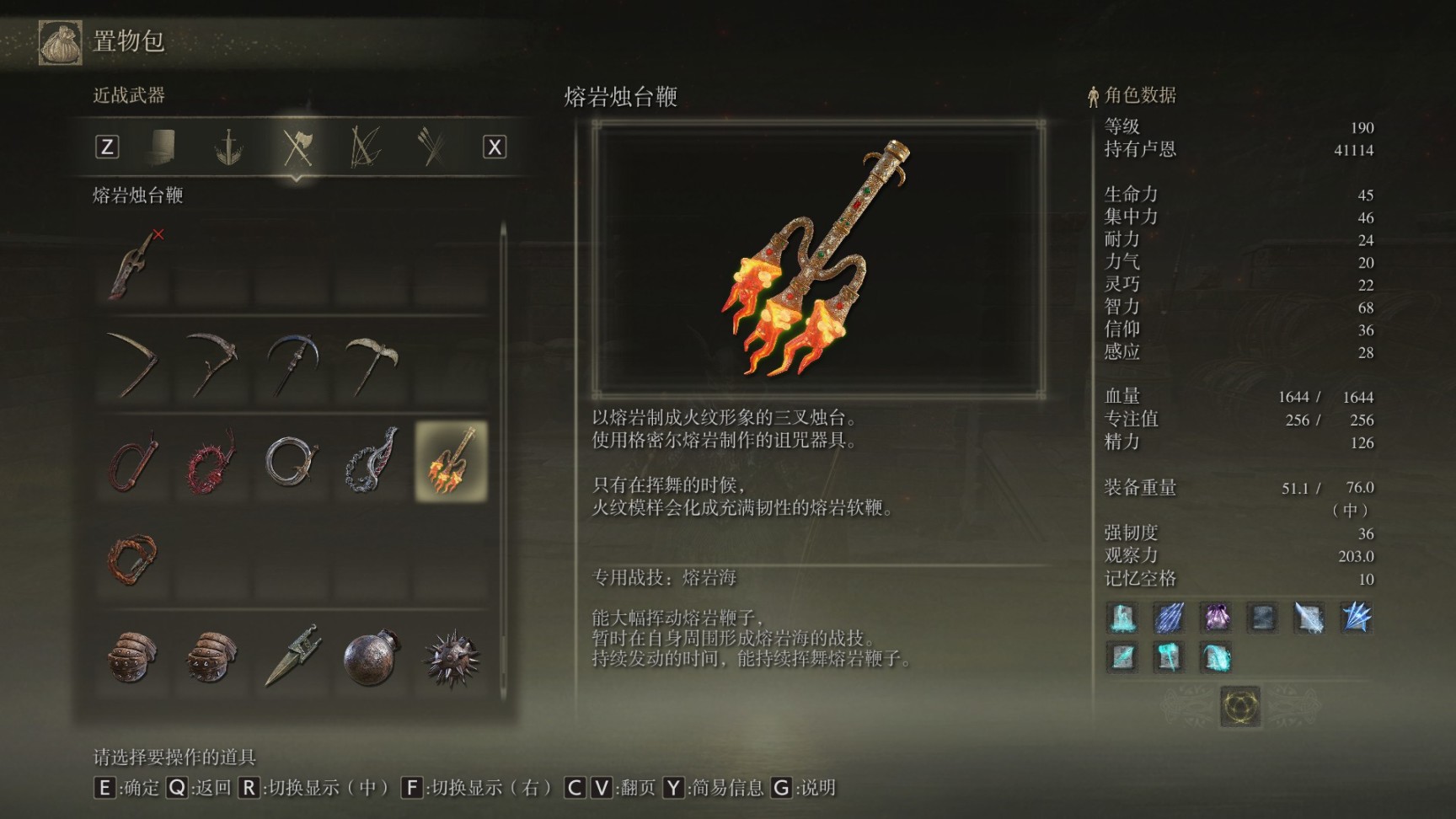Select the green katar punching dagger

pos(292,656)
